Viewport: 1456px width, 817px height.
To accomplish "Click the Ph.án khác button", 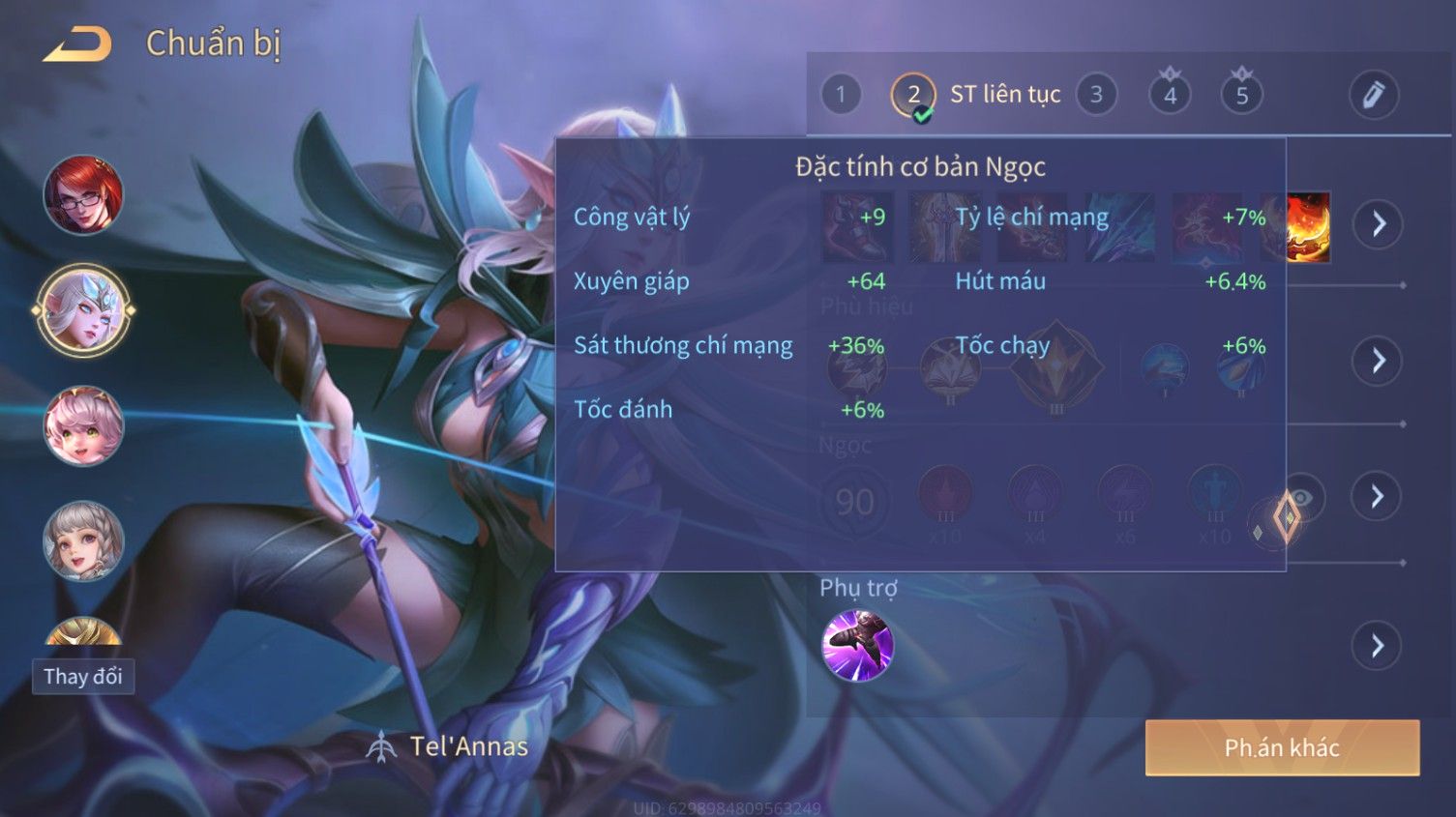I will tap(1282, 747).
